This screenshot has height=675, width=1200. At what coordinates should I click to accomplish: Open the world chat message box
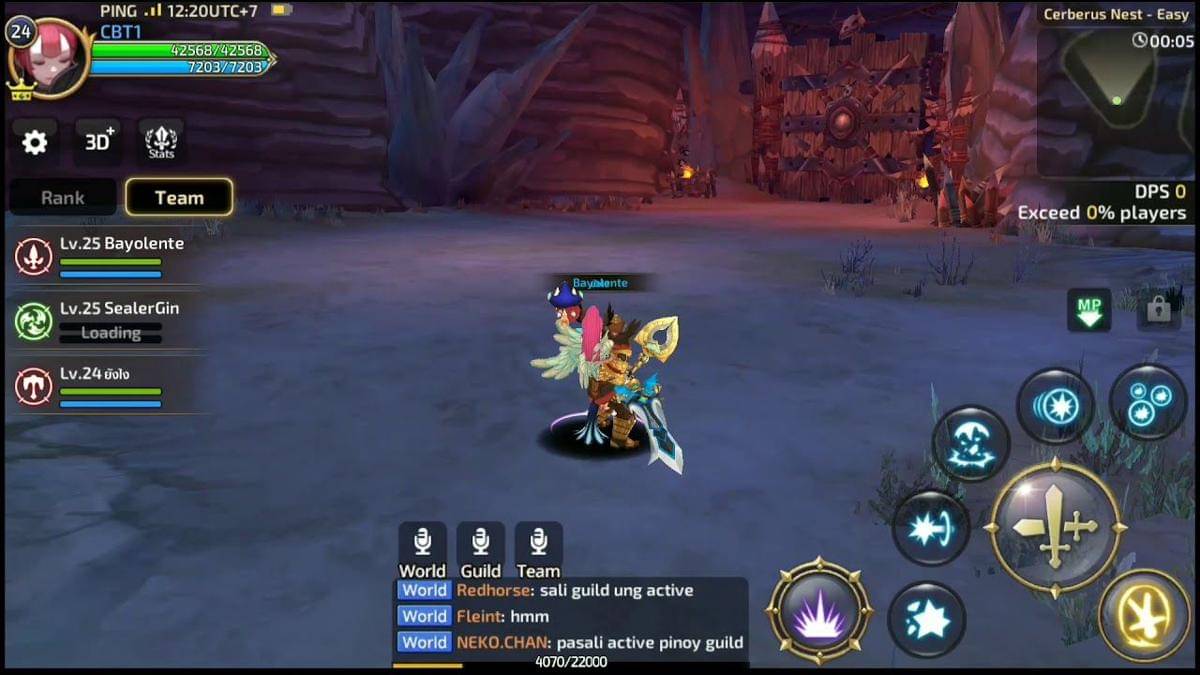tap(570, 617)
